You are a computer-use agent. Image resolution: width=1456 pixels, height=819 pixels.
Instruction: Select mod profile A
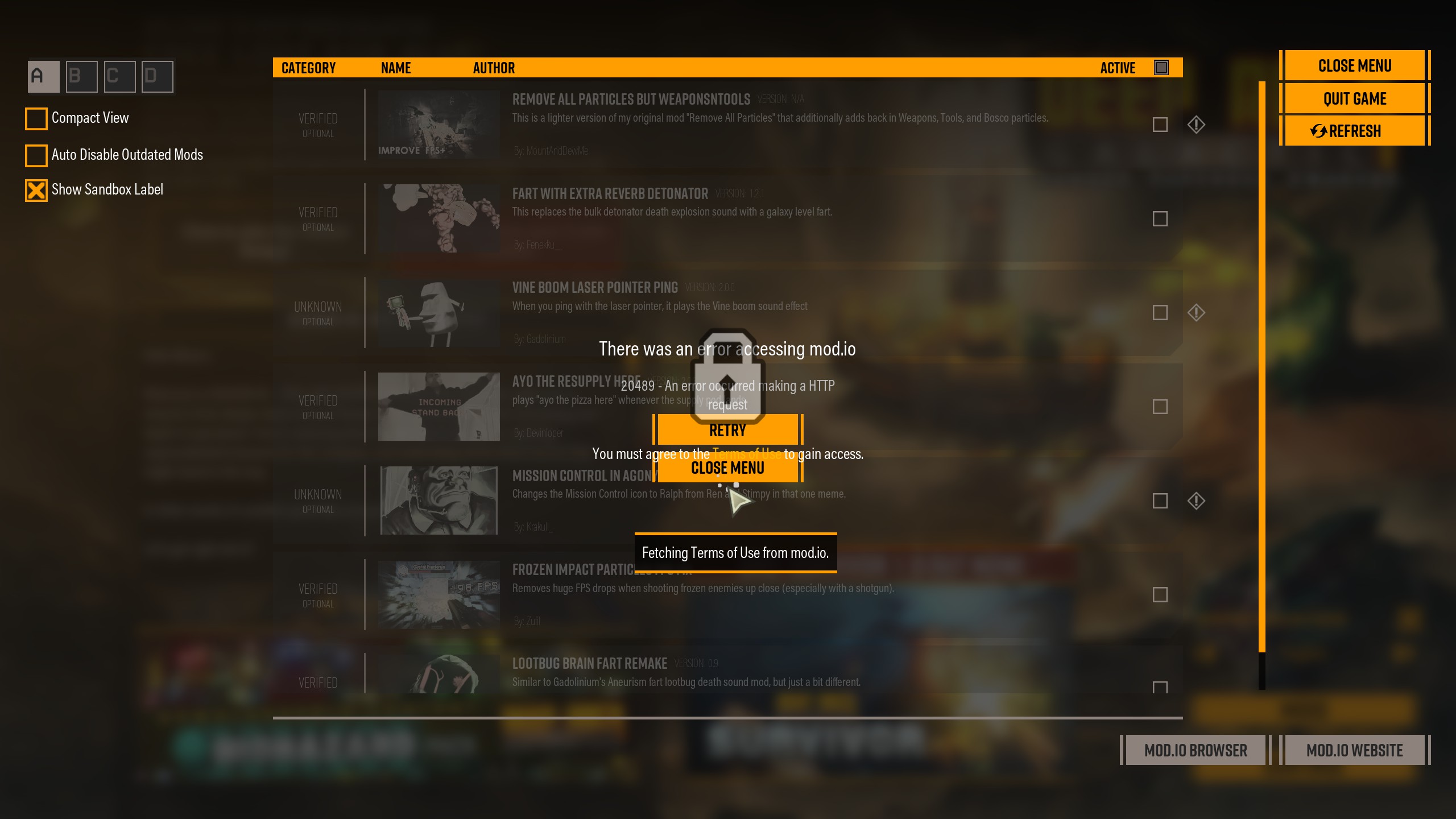pos(43,76)
